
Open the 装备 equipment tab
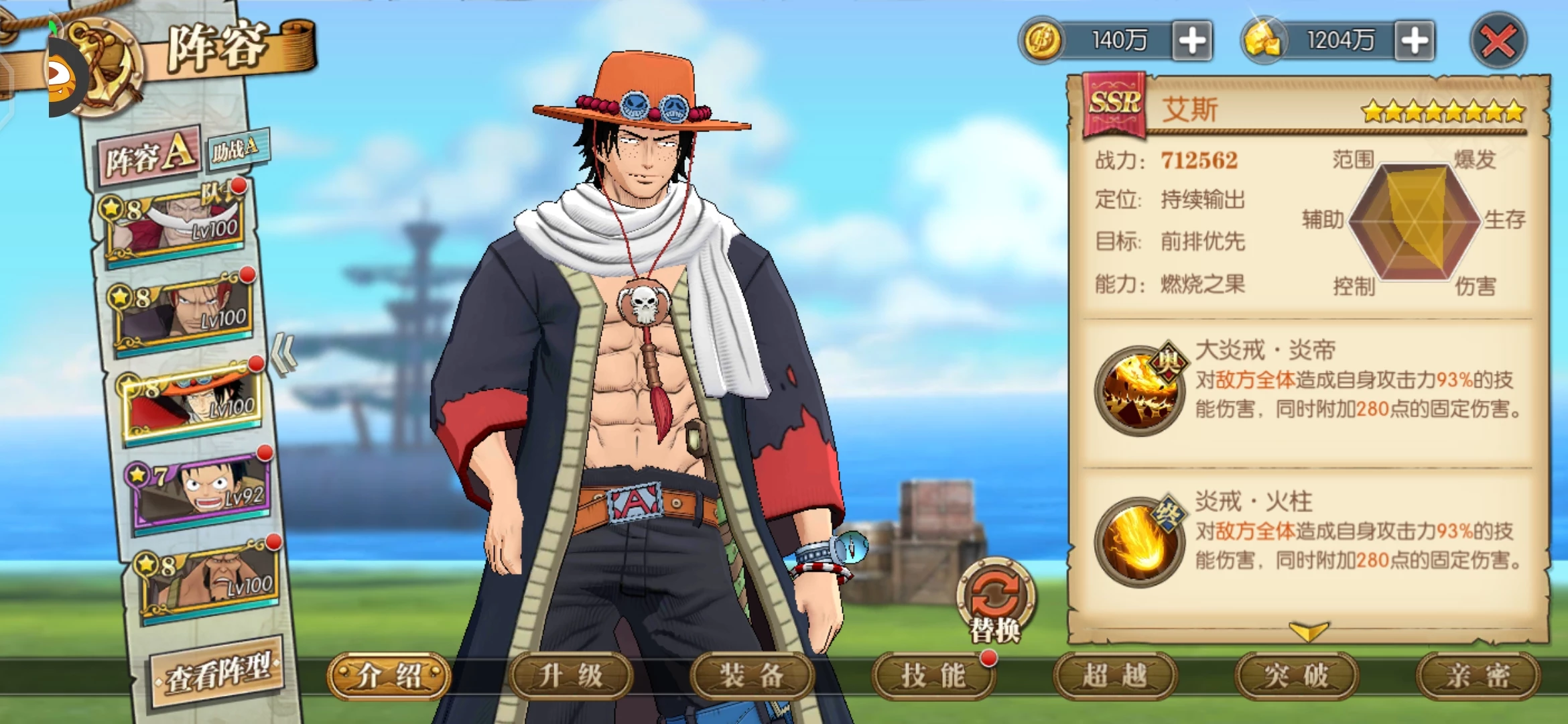point(752,676)
